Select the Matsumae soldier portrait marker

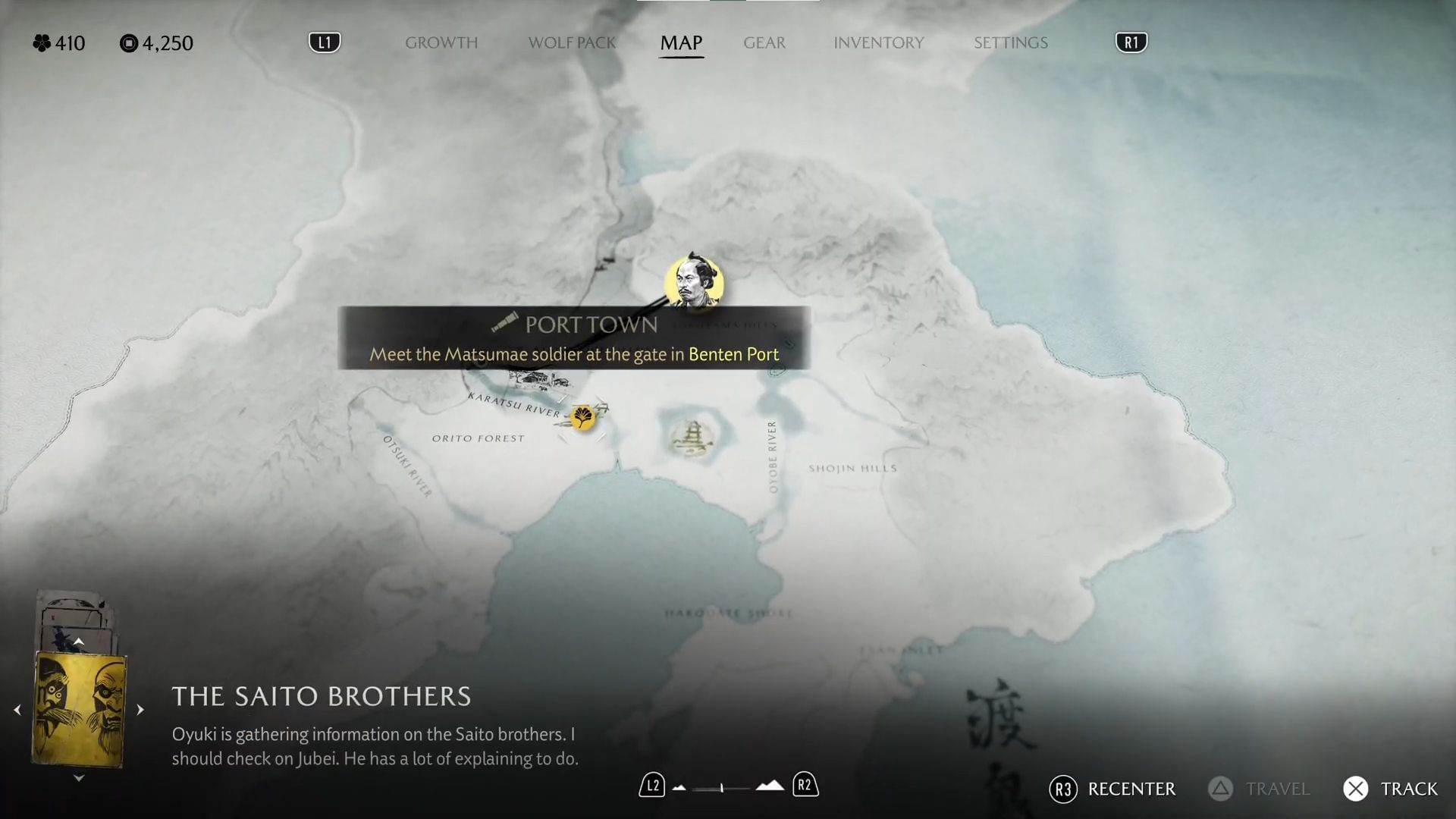pos(694,284)
